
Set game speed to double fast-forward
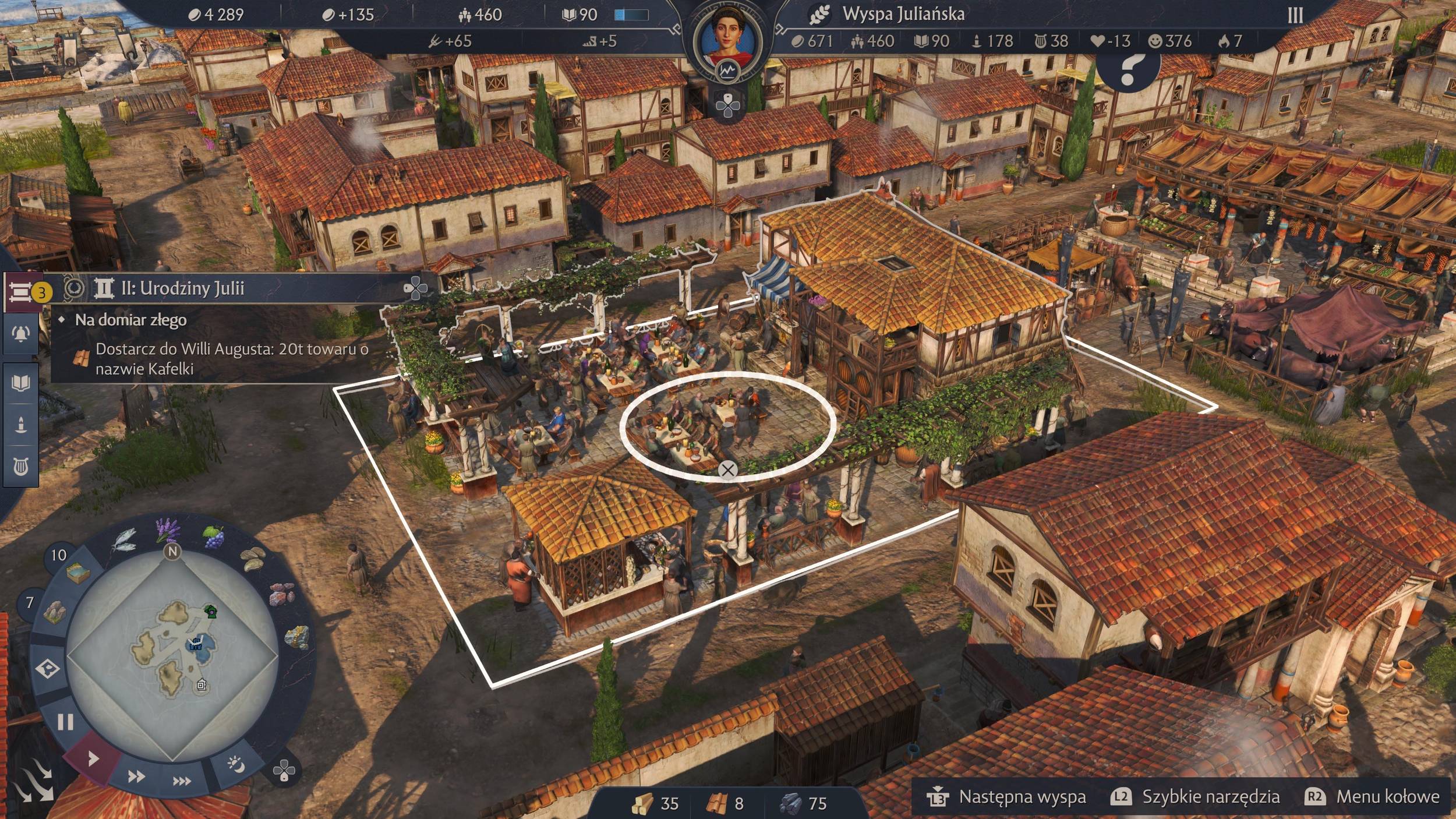(136, 776)
